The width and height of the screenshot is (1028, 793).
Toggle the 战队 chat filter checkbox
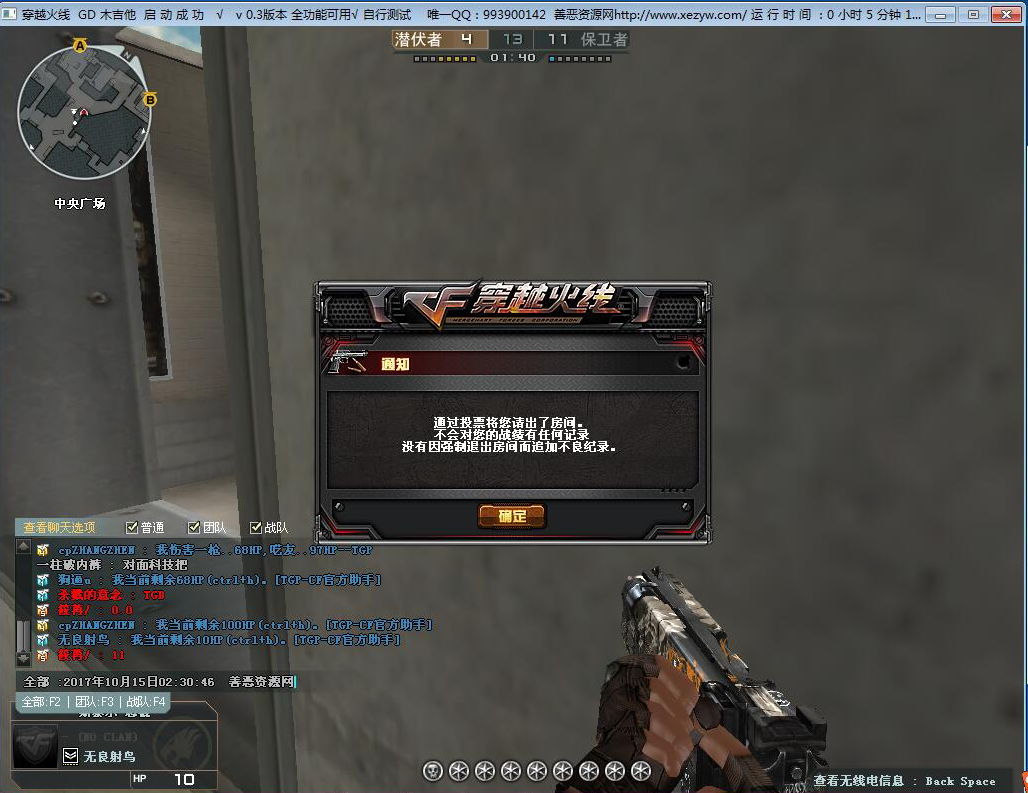click(x=256, y=528)
